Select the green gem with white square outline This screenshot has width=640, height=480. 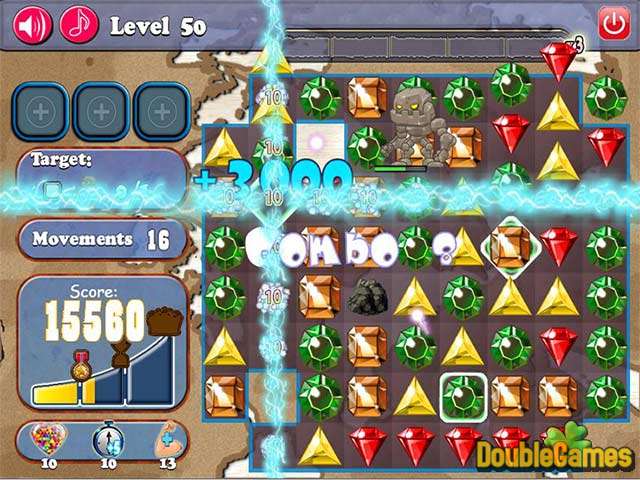[463, 396]
